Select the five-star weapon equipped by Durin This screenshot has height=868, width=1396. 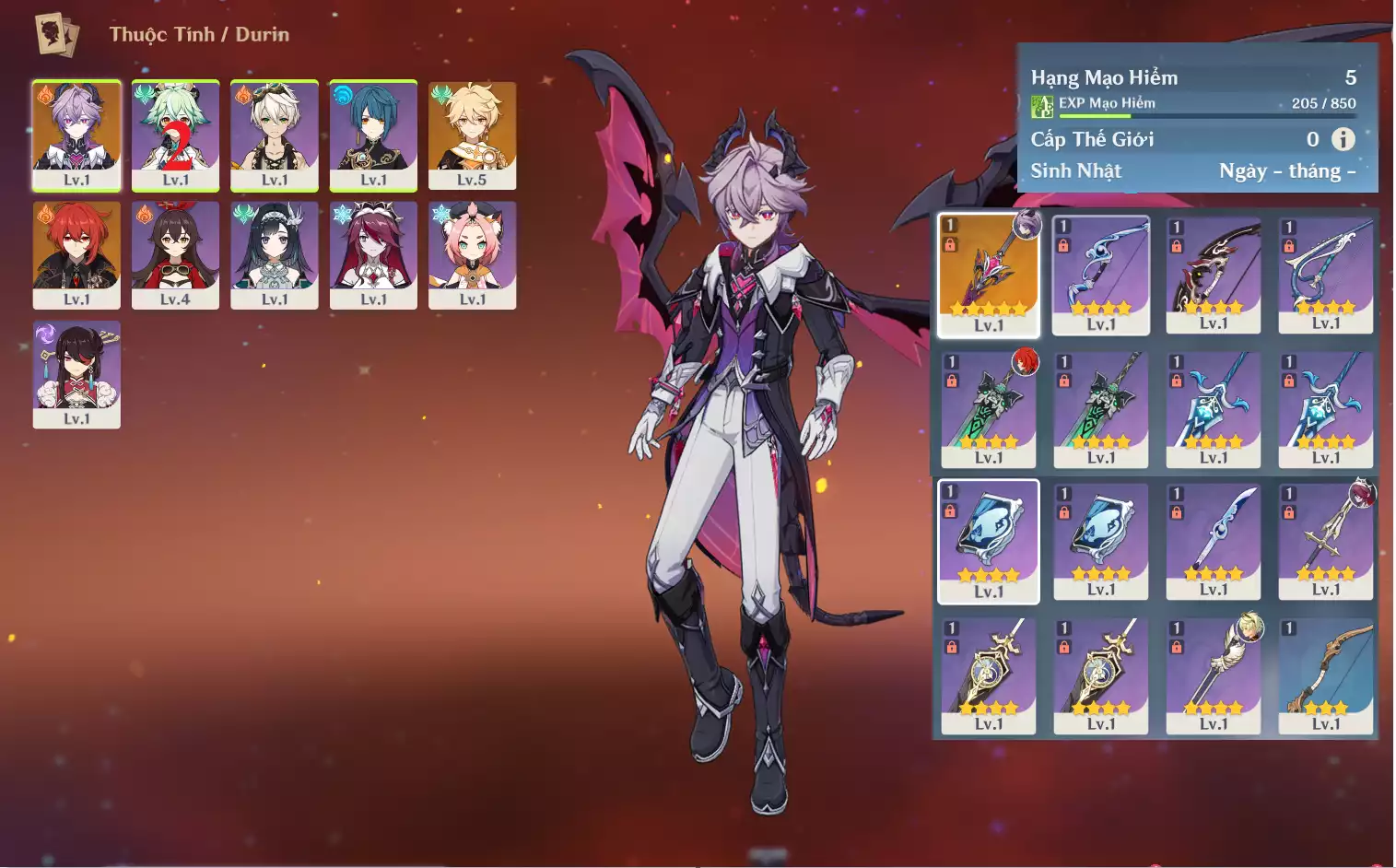tap(989, 275)
